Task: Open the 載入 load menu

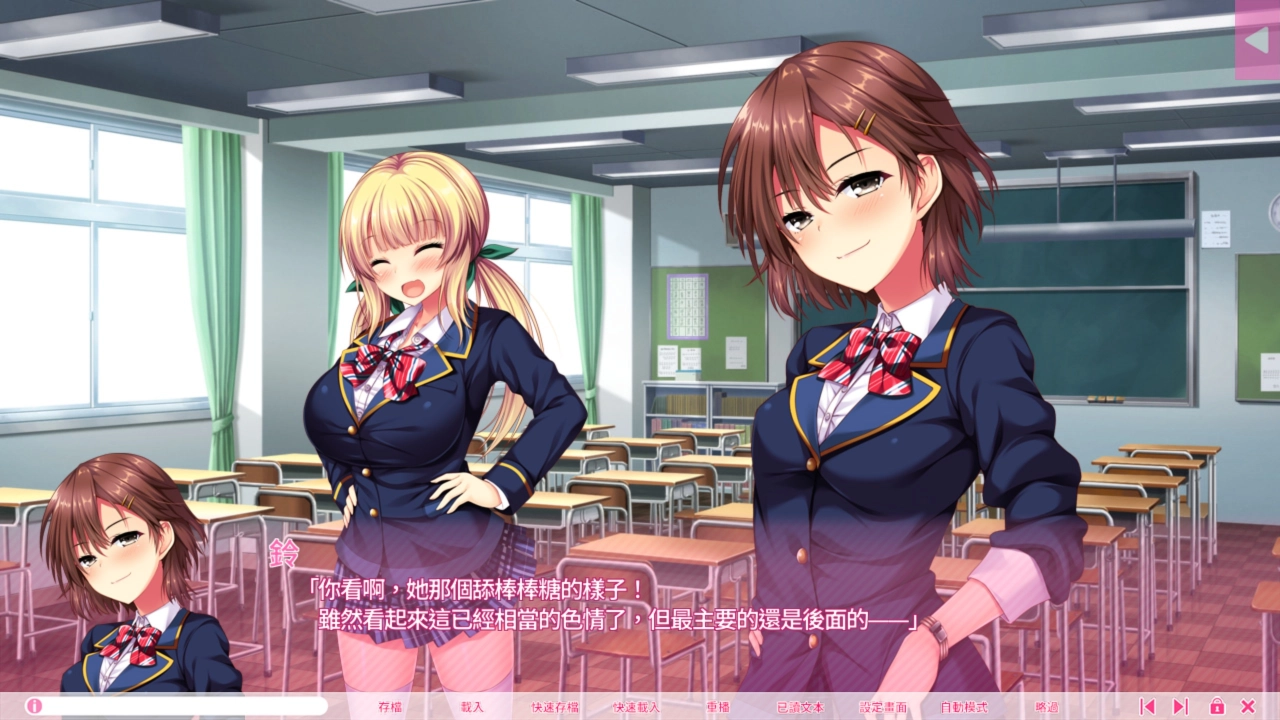Action: (472, 706)
